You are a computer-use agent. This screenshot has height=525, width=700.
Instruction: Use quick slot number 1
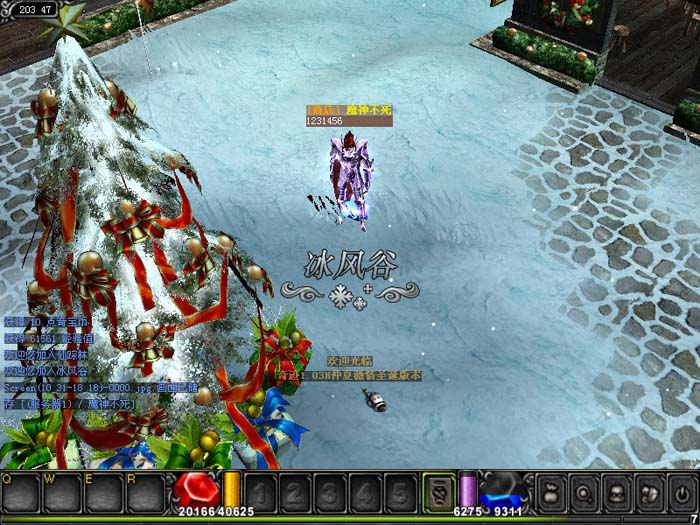(260, 493)
